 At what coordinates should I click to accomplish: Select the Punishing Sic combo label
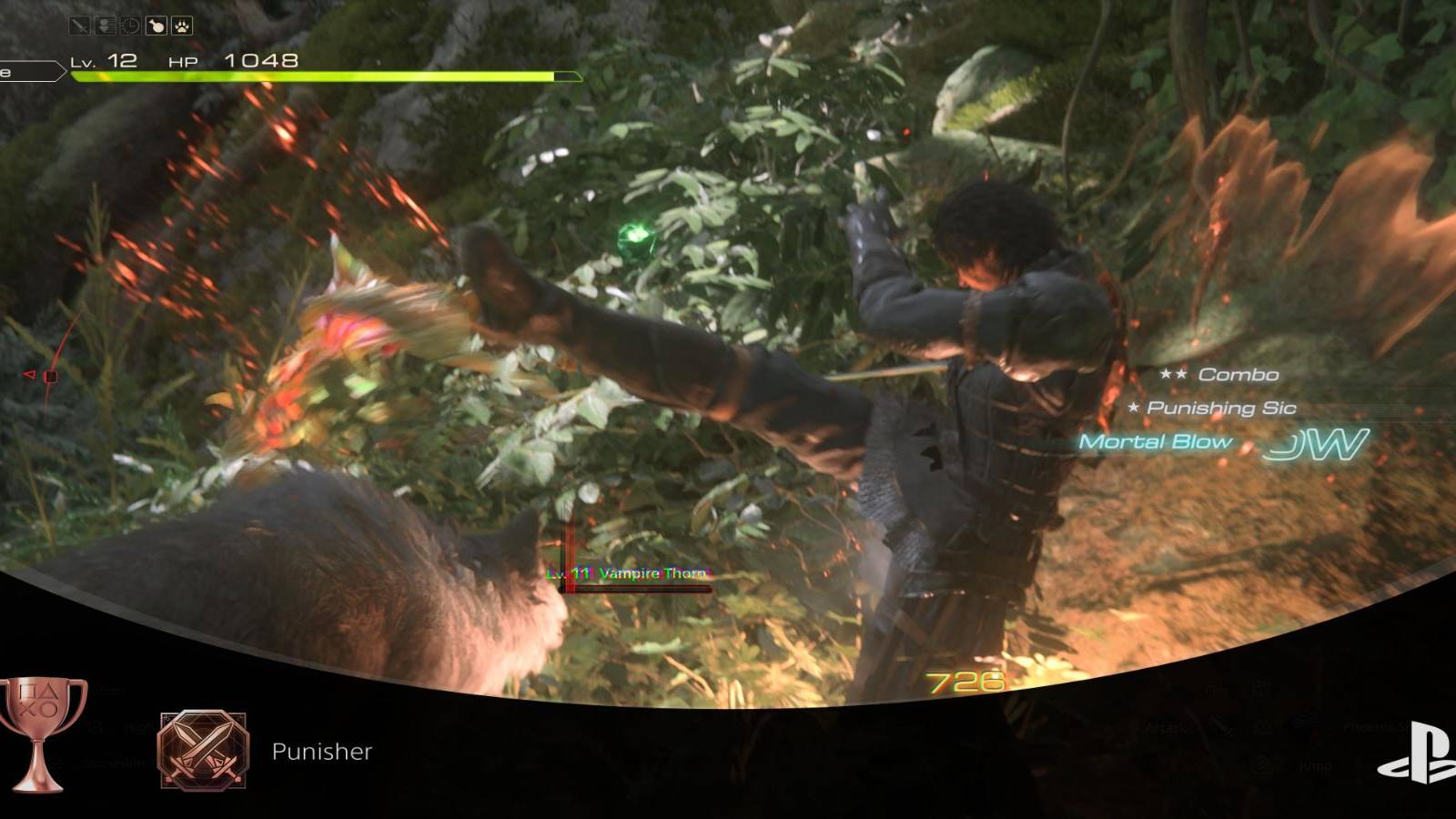[1210, 409]
